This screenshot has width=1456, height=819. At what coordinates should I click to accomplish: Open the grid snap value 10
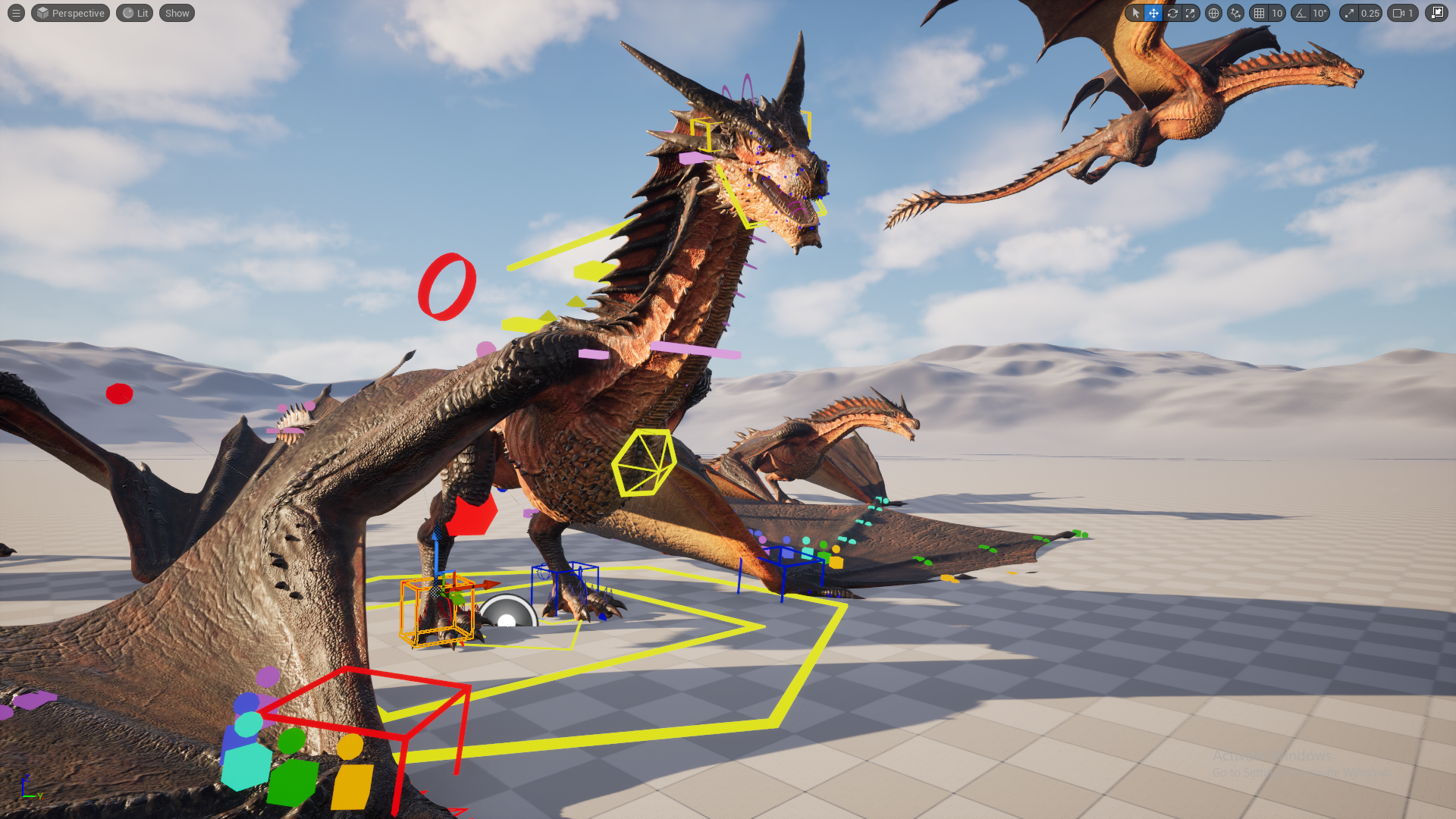coord(1277,13)
